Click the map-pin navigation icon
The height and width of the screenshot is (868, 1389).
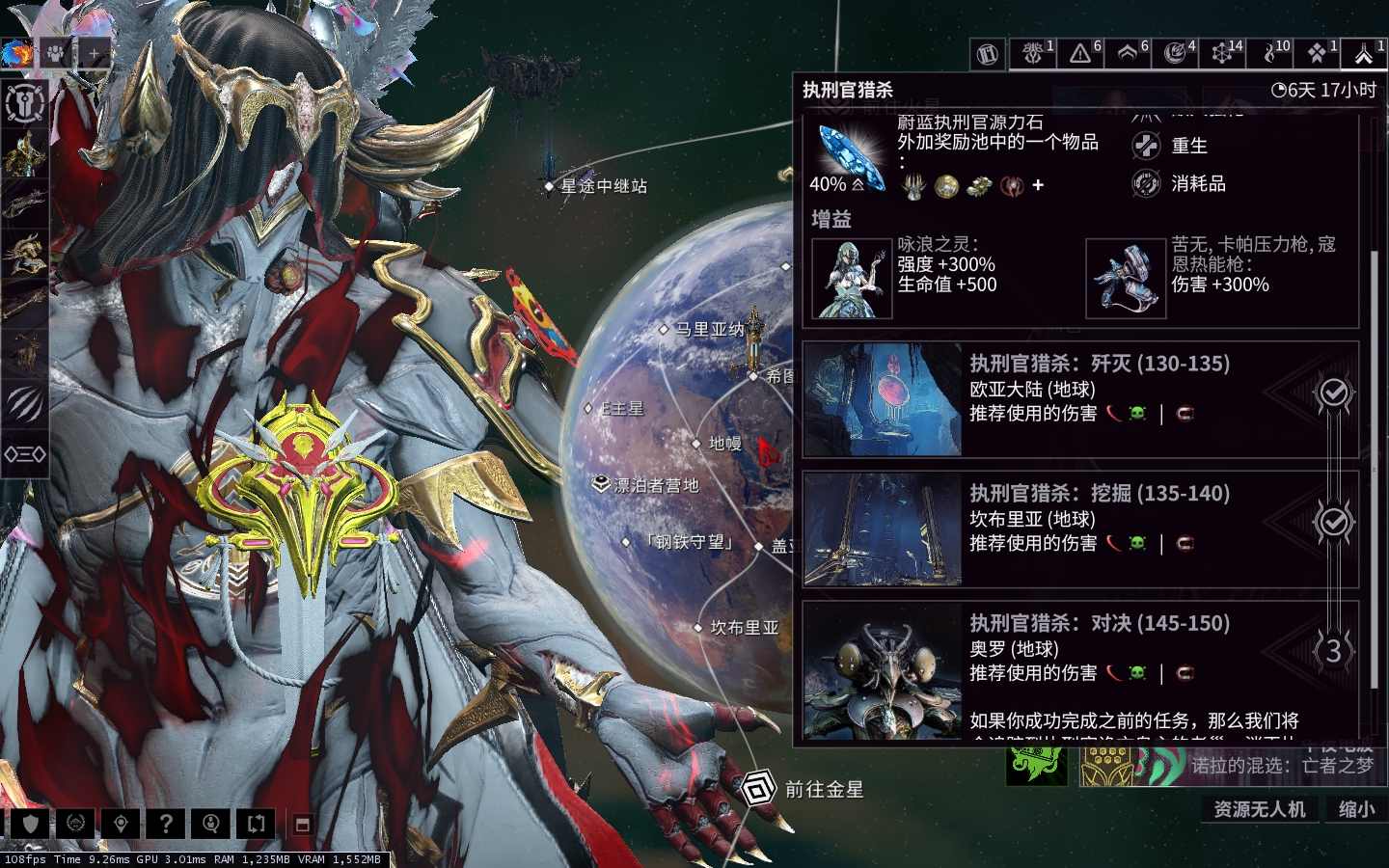click(x=121, y=824)
